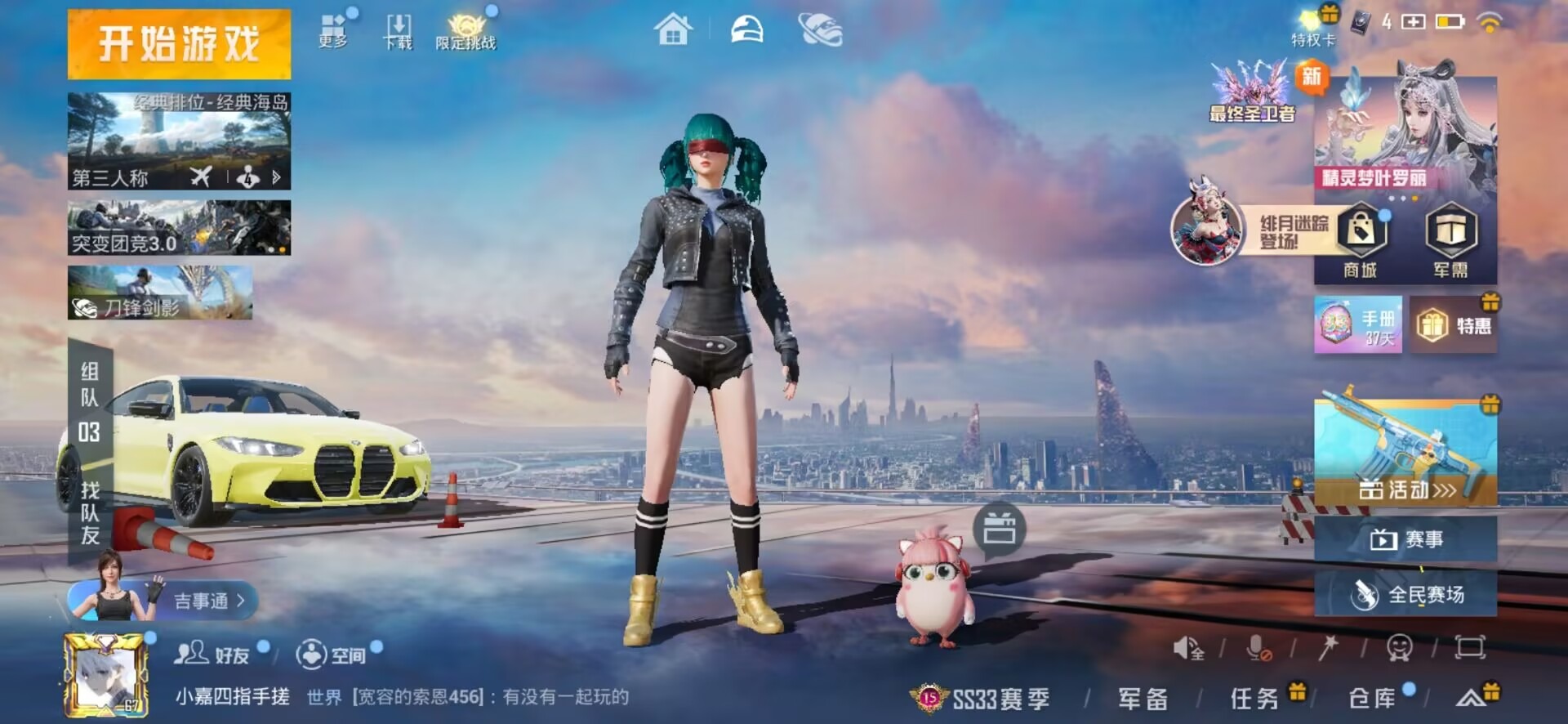Open the 军备 armory menu
Viewport: 1568px width, 724px height.
(x=1143, y=699)
